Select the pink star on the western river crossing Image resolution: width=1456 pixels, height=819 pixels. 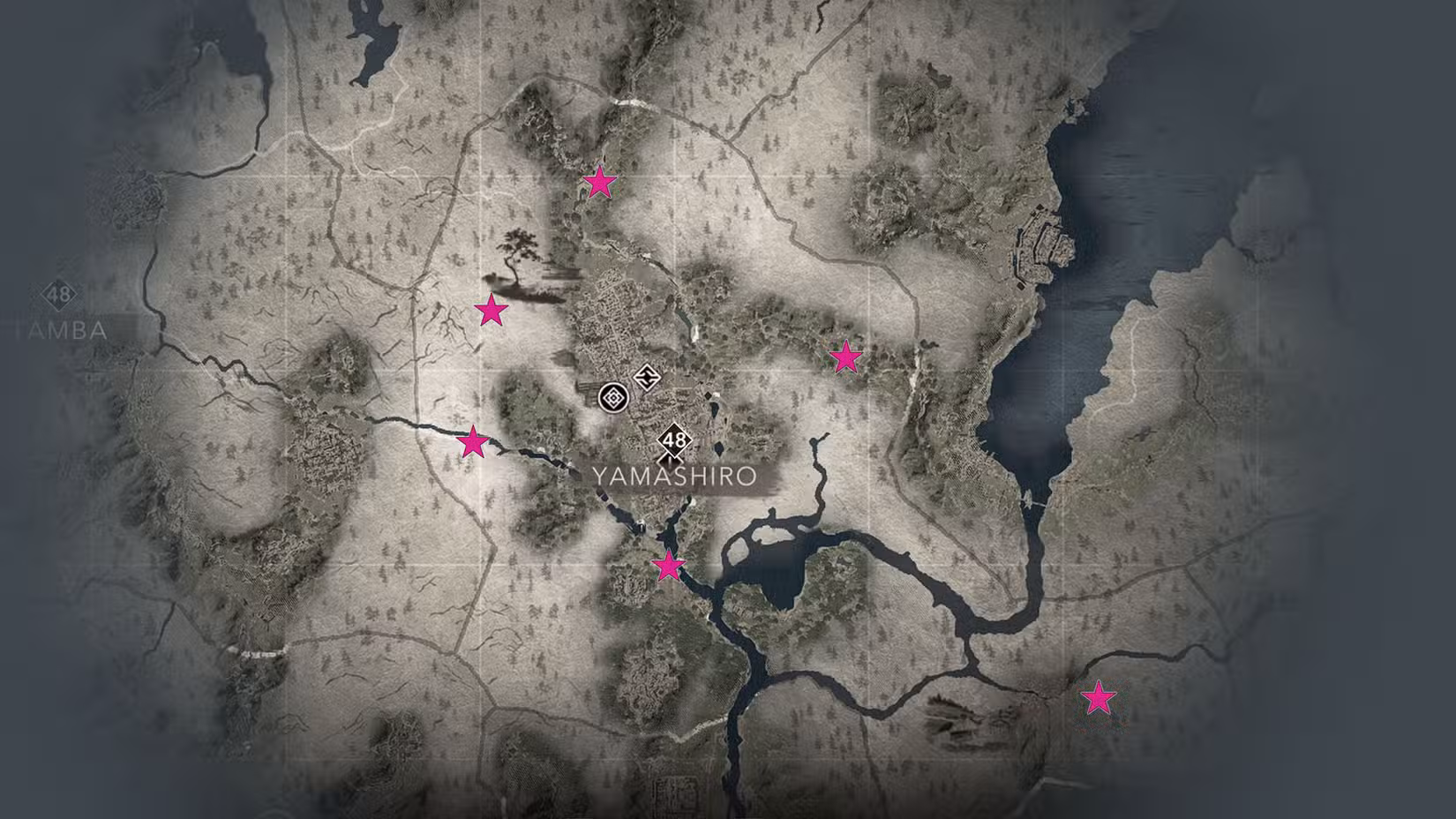click(473, 441)
